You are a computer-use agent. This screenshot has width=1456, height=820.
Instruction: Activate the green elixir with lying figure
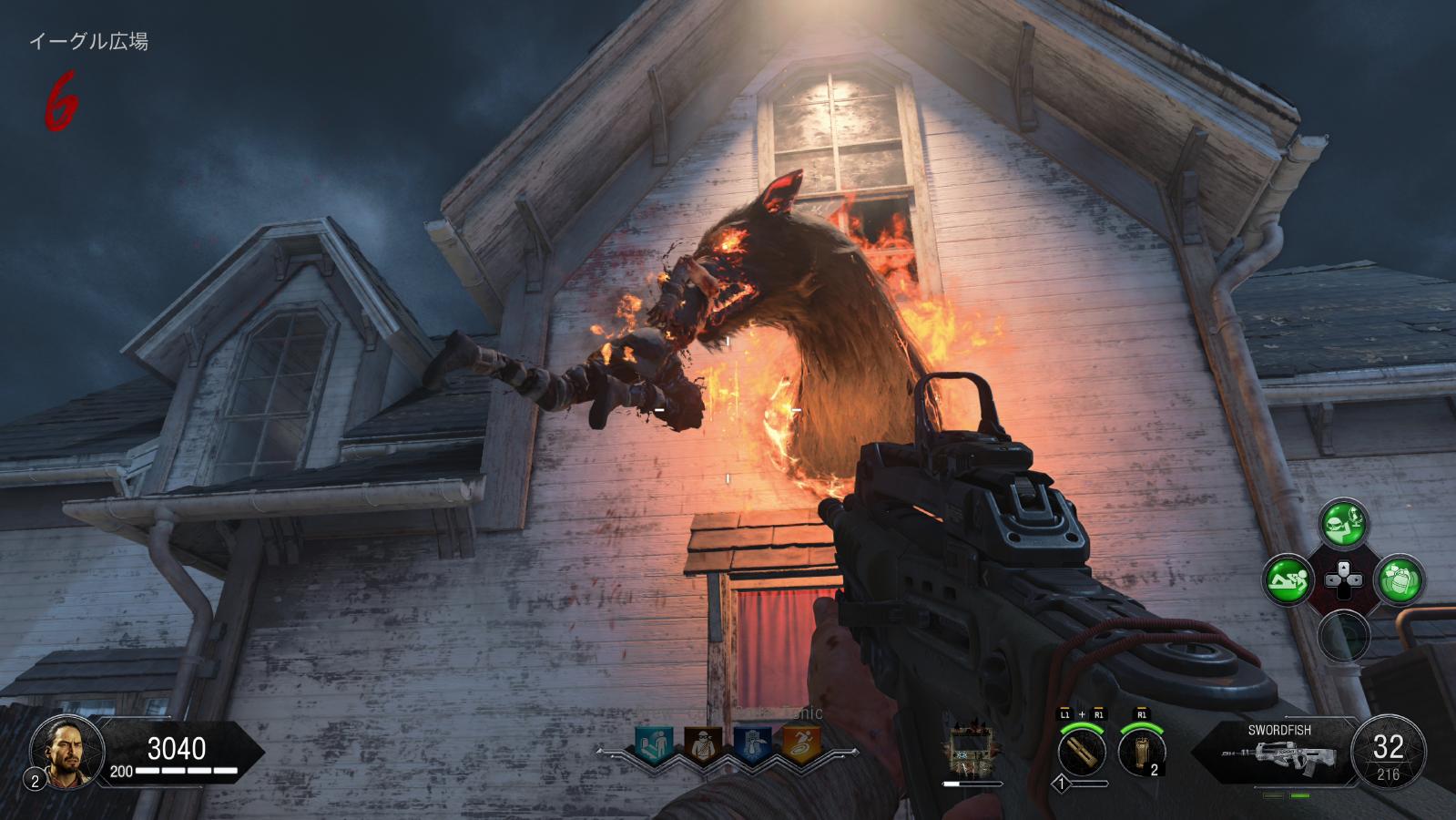tap(1287, 579)
